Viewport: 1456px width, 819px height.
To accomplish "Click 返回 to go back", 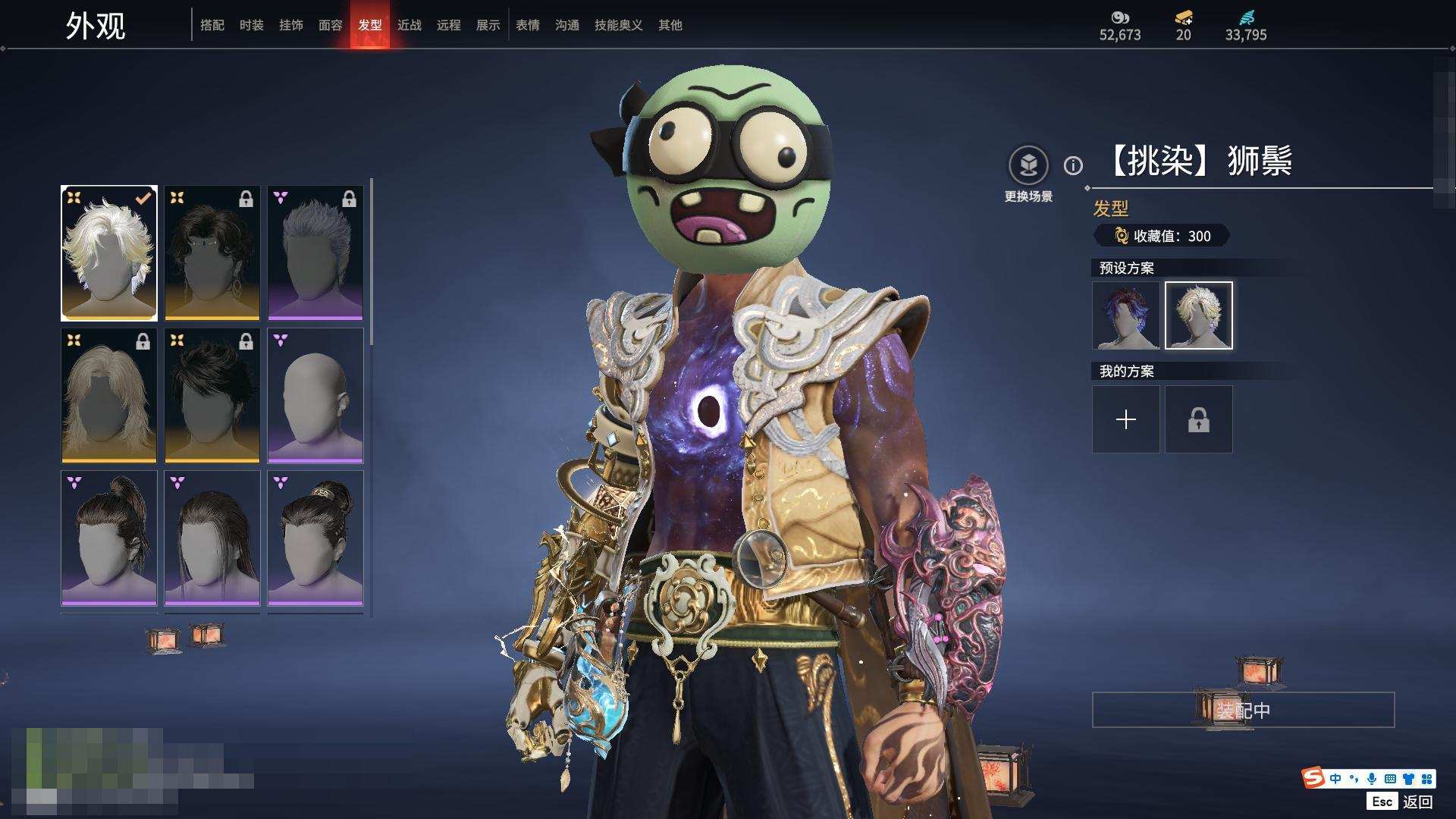I will click(x=1417, y=802).
